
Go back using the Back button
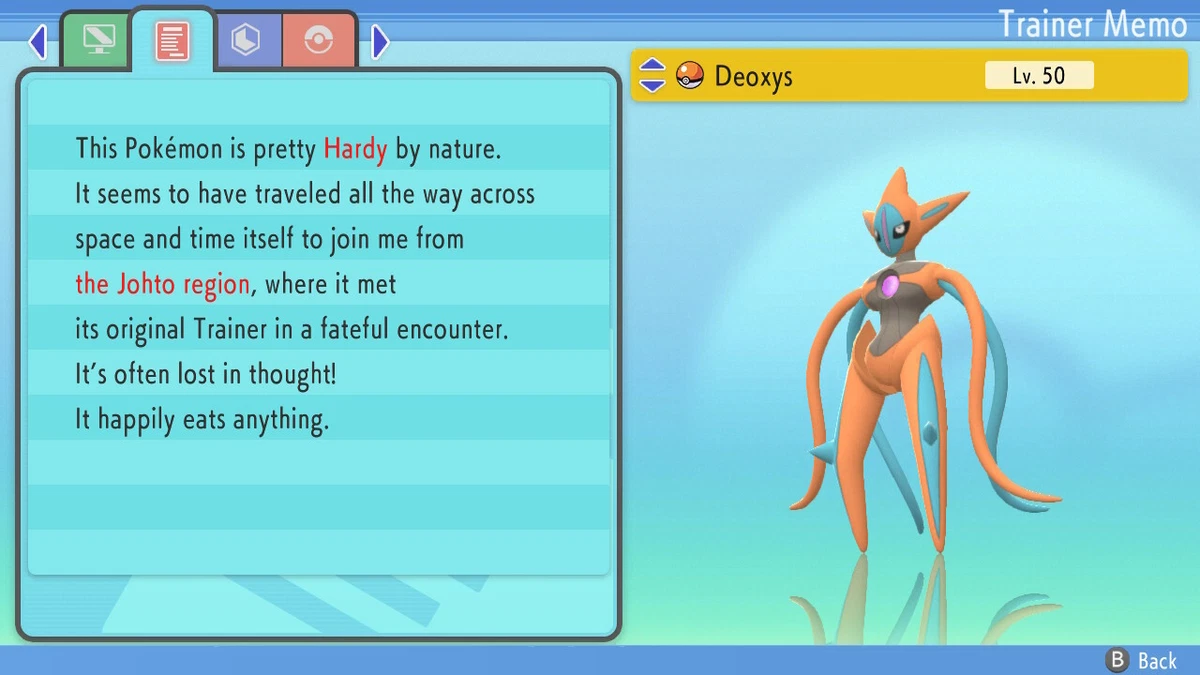(x=1141, y=660)
